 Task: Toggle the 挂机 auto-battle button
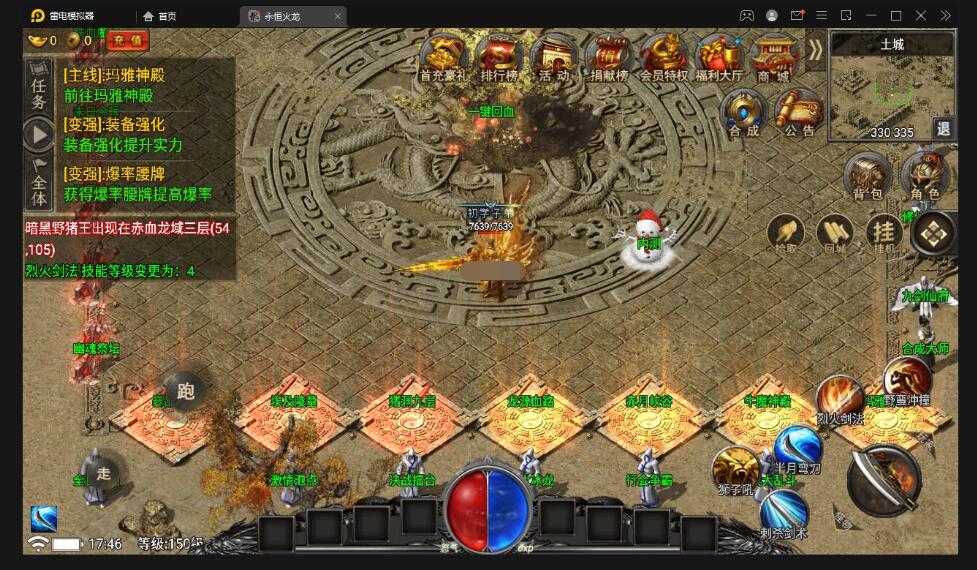coord(884,234)
